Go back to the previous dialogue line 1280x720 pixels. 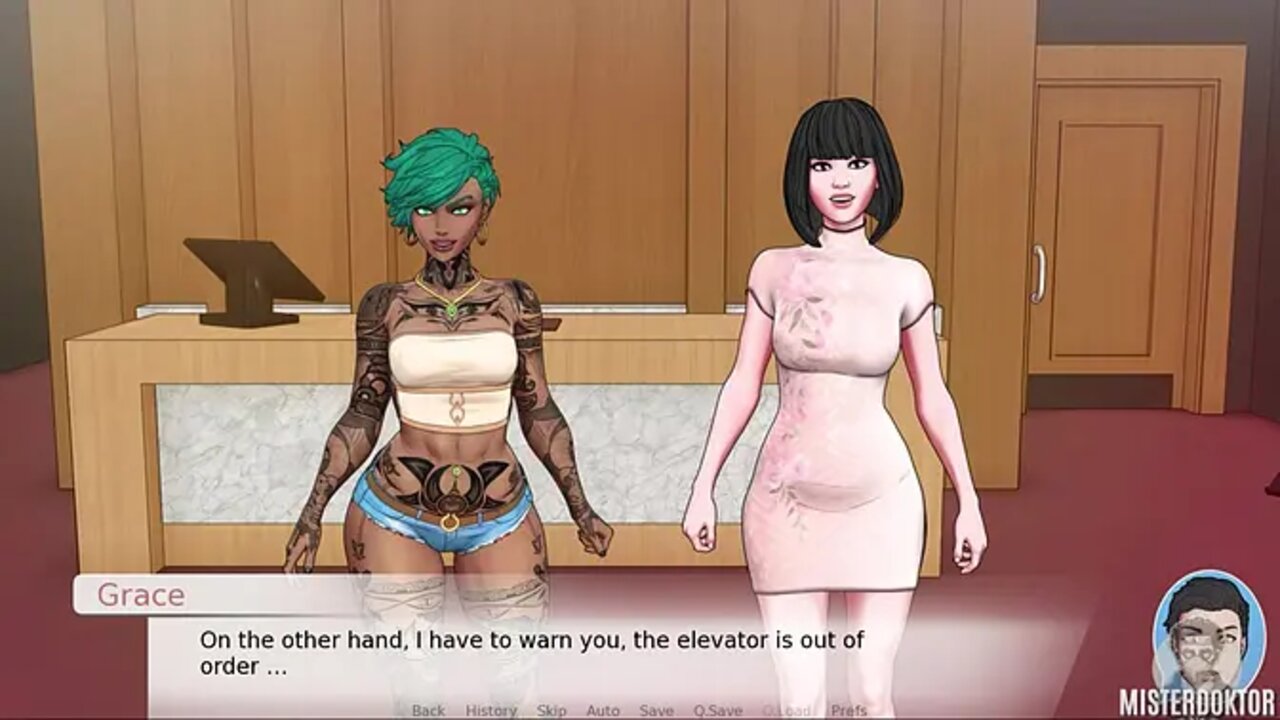click(x=428, y=710)
